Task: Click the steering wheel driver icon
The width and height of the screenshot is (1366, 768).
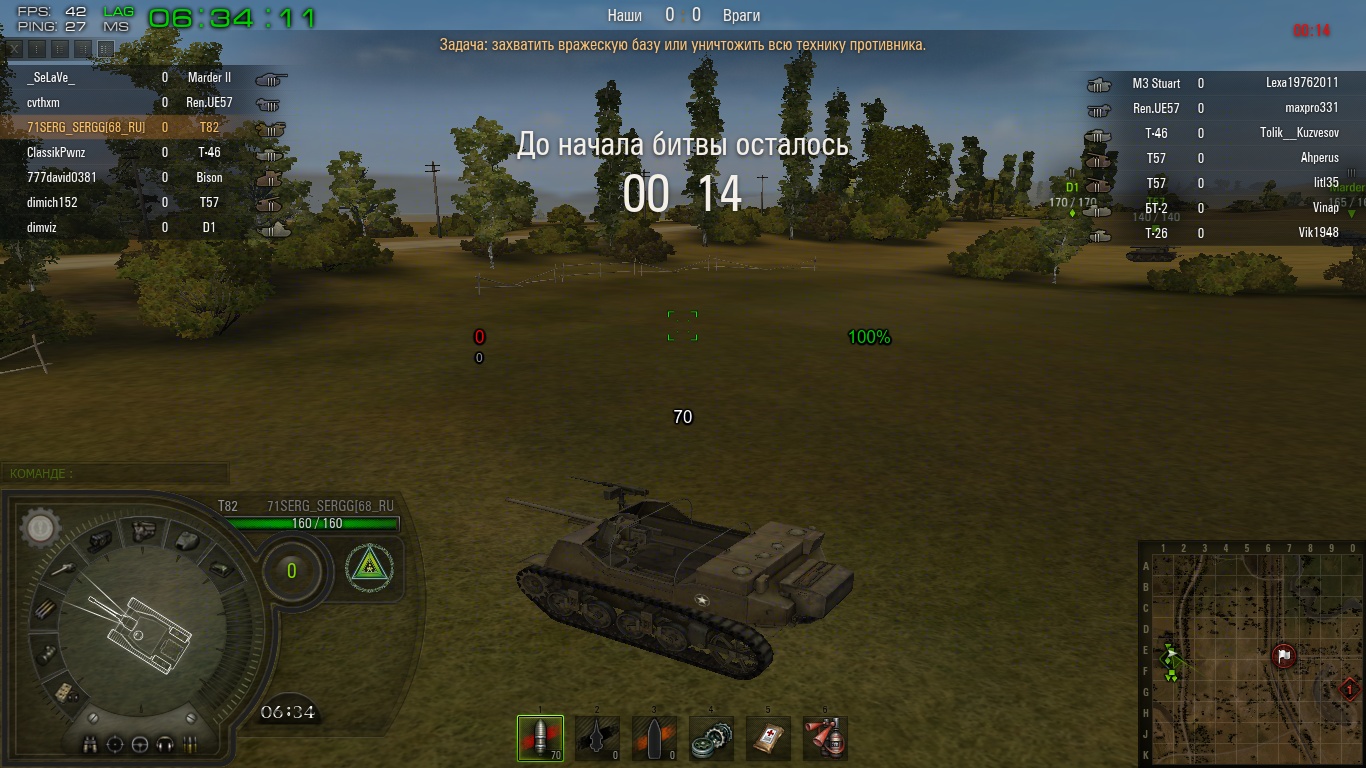Action: pyautogui.click(x=139, y=744)
